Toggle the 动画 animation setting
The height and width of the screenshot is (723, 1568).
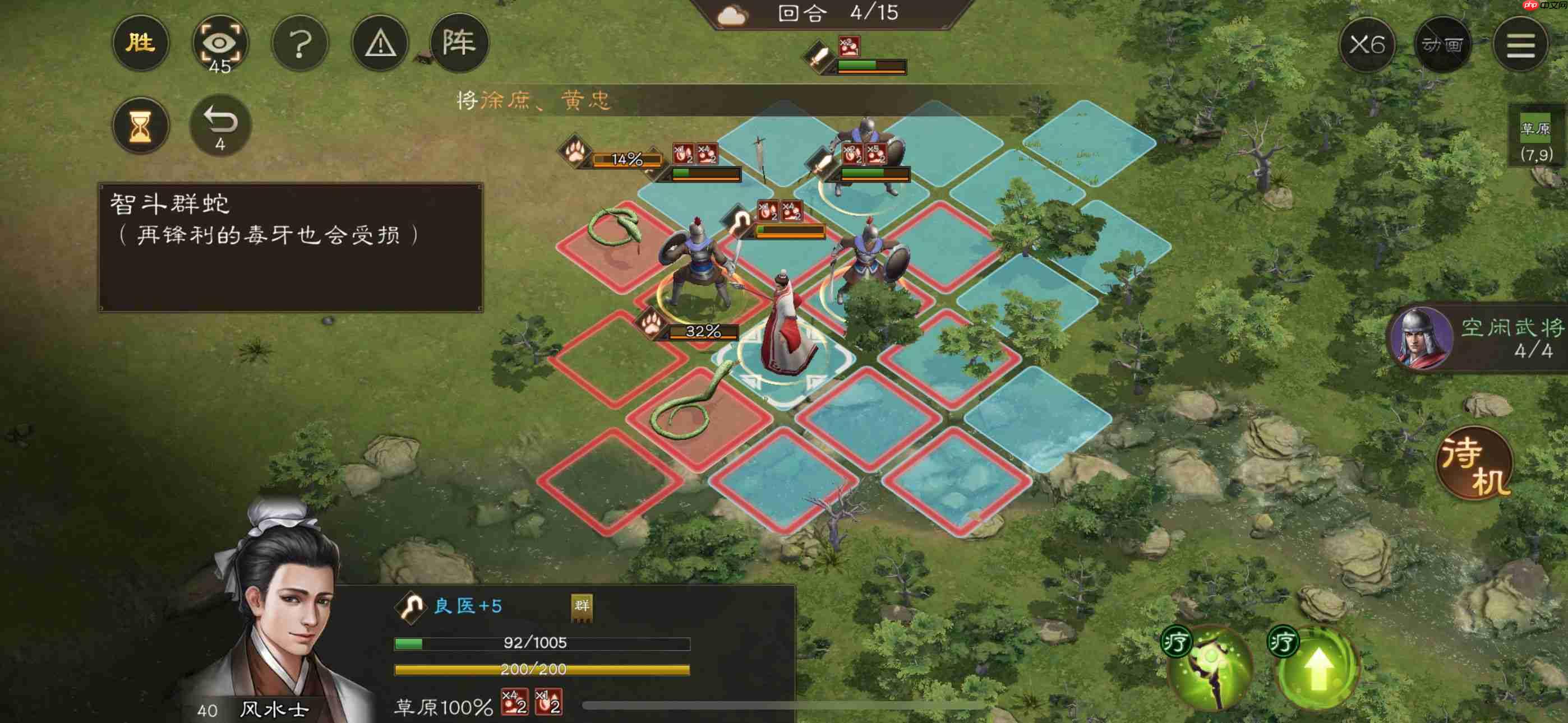pos(1446,44)
